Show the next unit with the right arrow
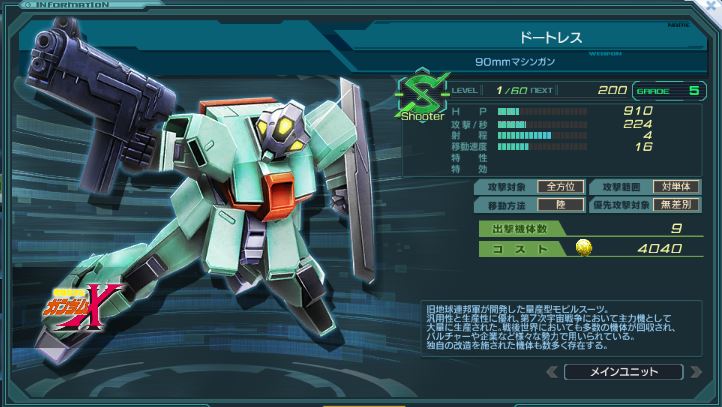Viewport: 722px width, 407px height. pyautogui.click(x=696, y=372)
